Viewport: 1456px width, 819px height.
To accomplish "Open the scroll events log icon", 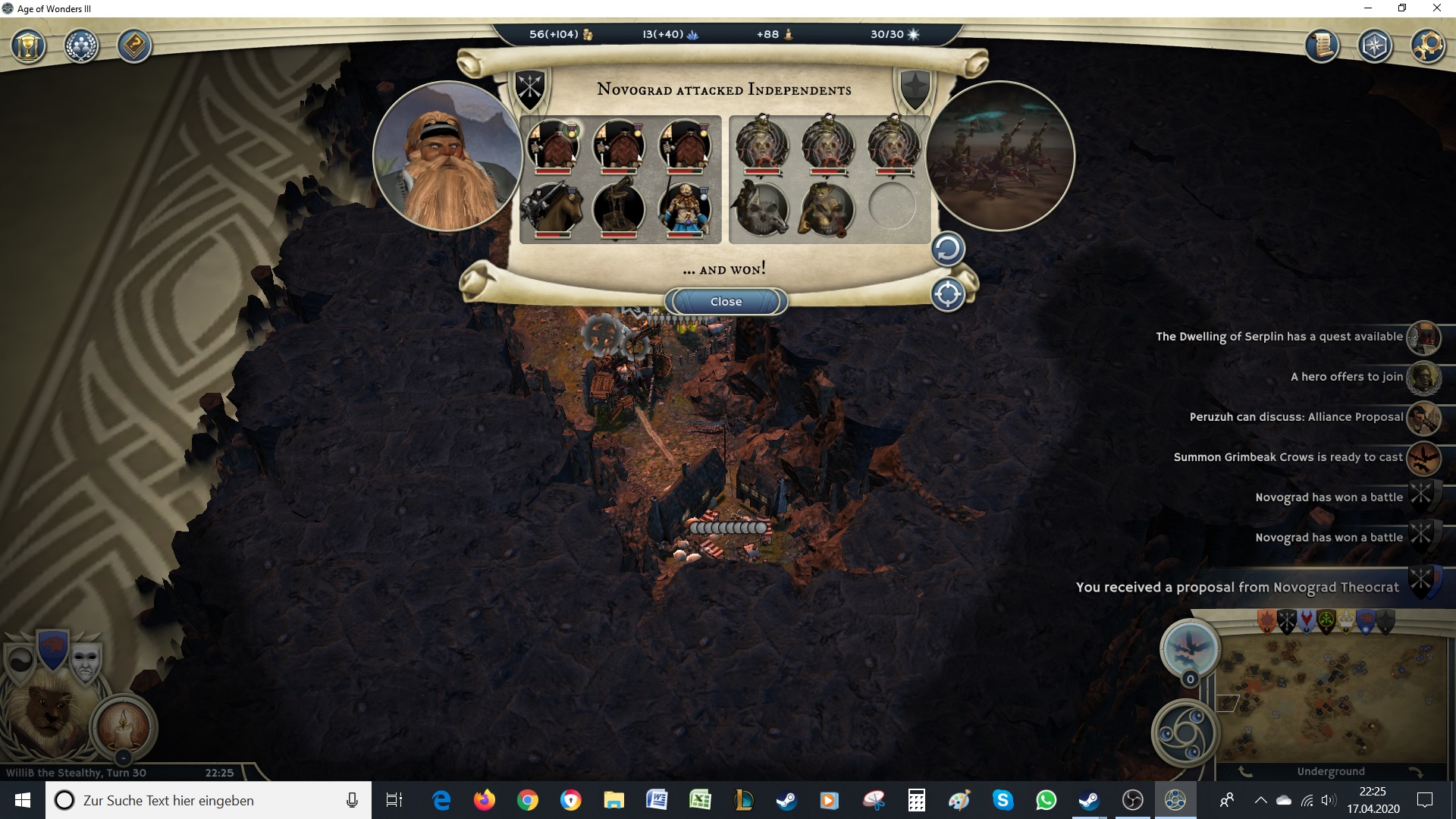I will (x=1322, y=47).
